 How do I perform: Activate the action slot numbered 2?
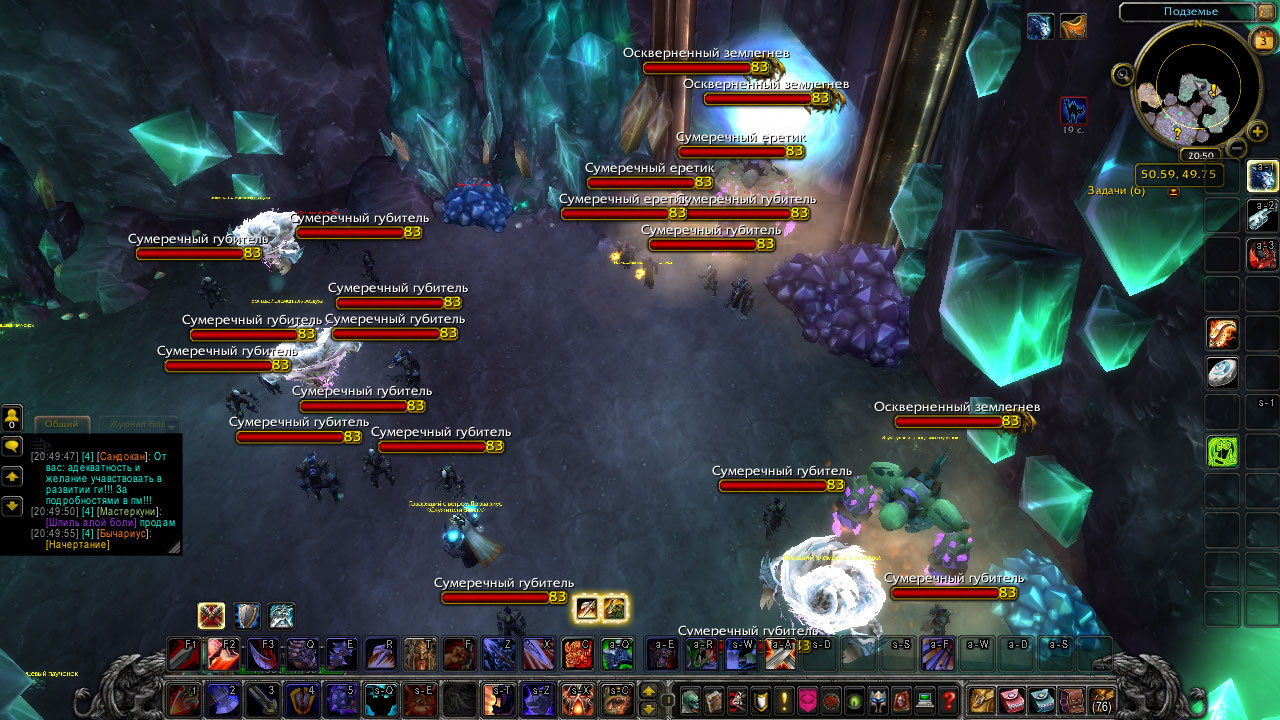[221, 699]
